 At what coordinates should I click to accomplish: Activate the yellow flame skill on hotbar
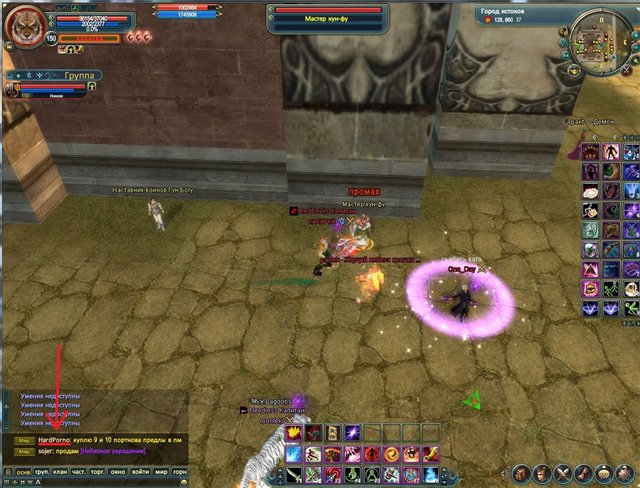(x=293, y=433)
